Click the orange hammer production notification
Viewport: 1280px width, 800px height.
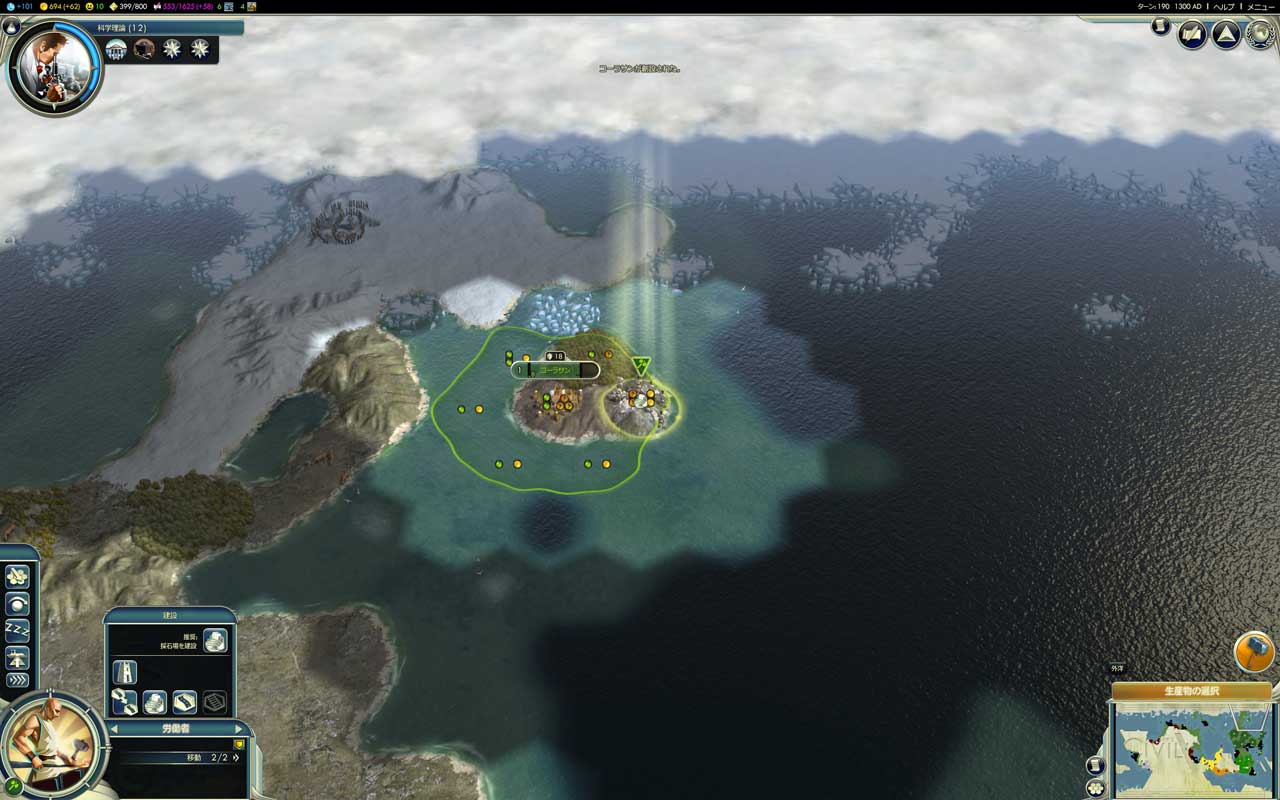[x=1253, y=652]
